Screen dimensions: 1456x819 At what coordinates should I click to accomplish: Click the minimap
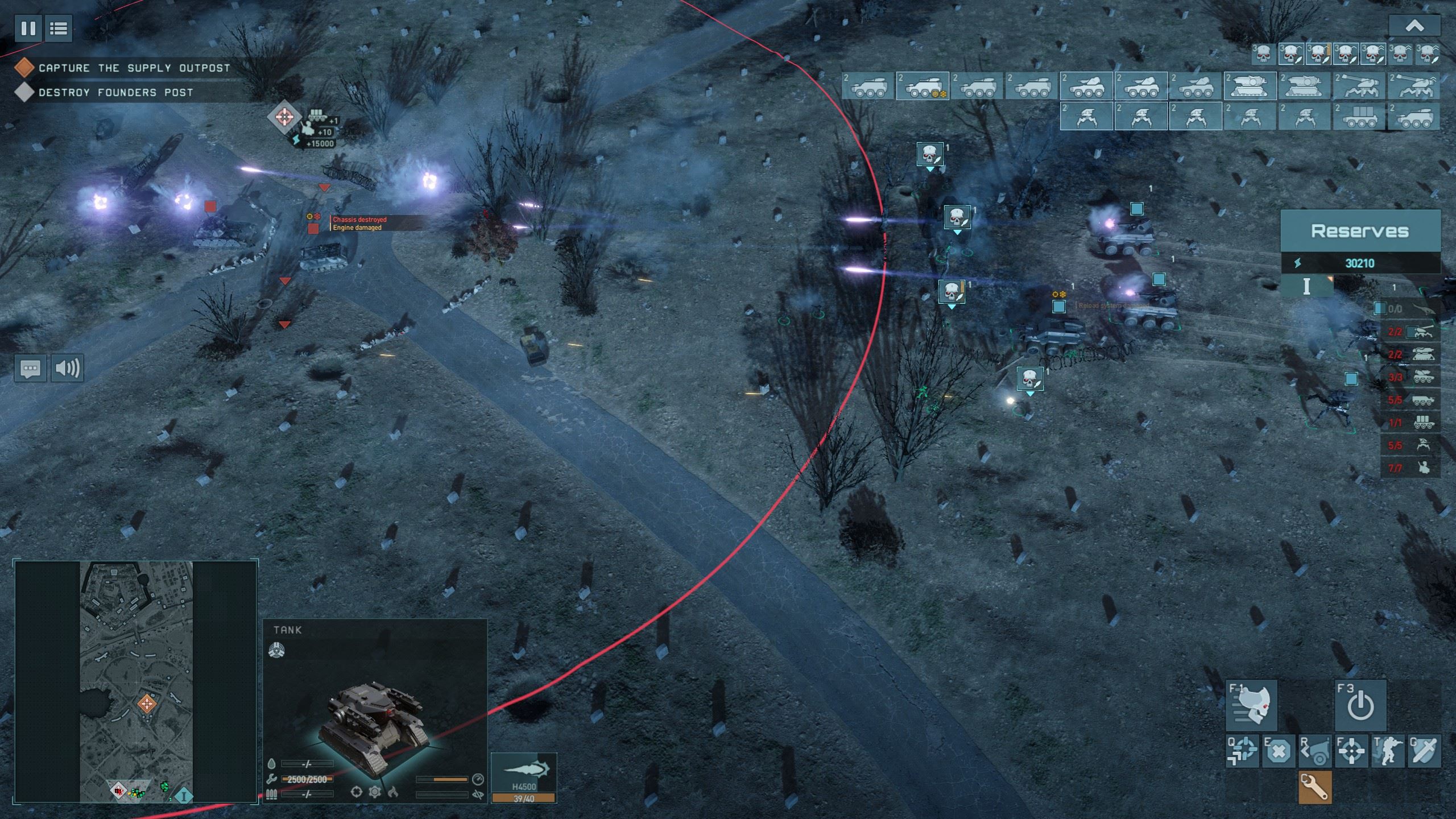[x=136, y=681]
